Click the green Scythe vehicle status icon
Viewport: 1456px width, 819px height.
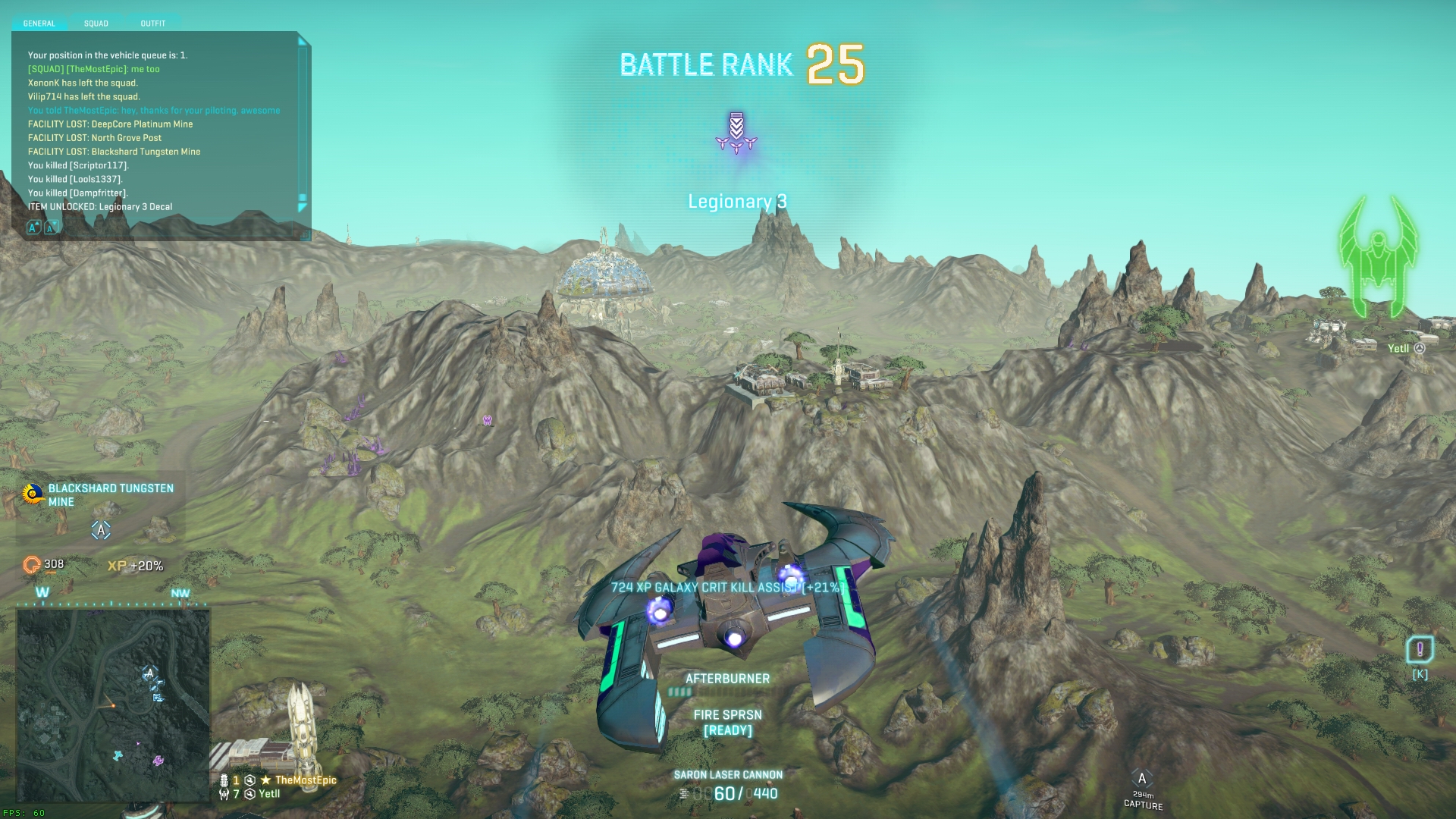pos(1378,258)
